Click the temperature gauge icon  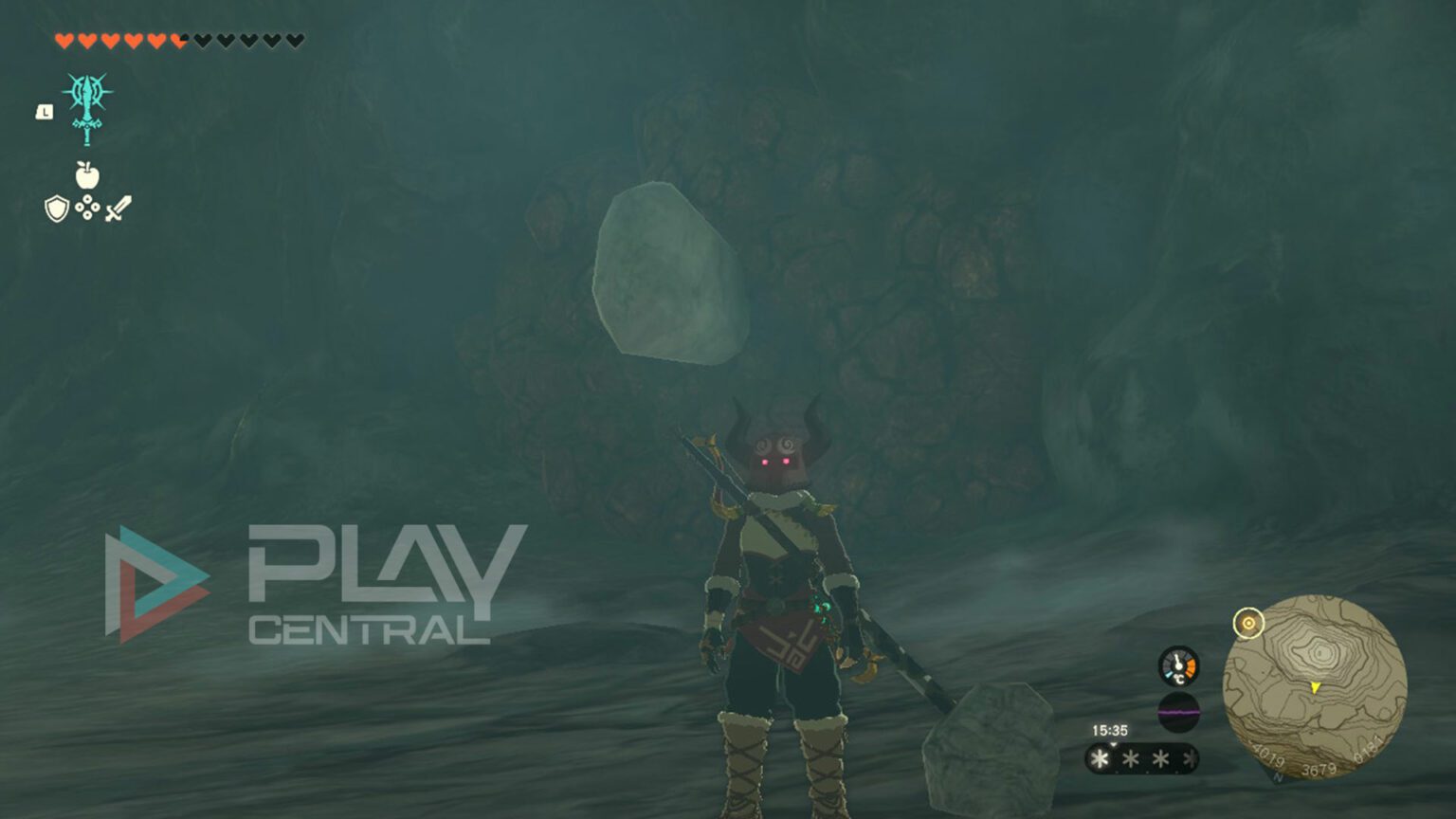click(x=1179, y=666)
